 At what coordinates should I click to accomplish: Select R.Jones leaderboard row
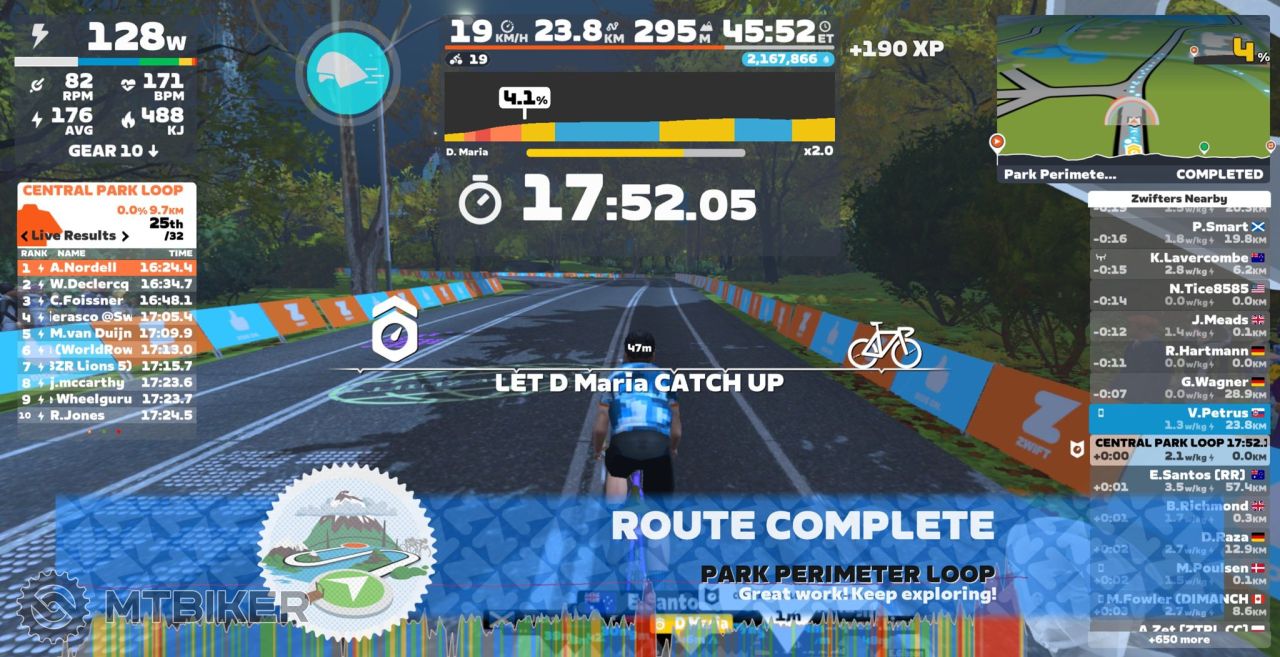tap(107, 415)
